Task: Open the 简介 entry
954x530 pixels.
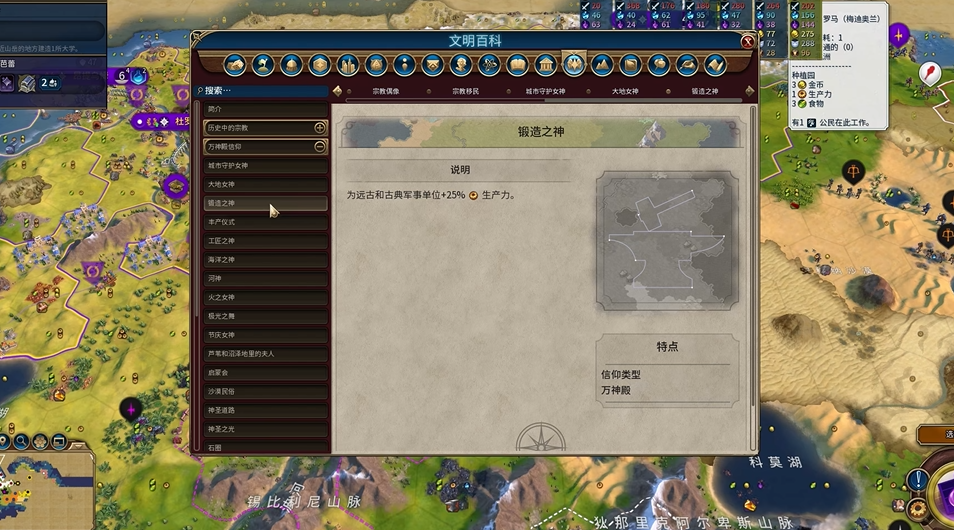Action: pos(265,108)
